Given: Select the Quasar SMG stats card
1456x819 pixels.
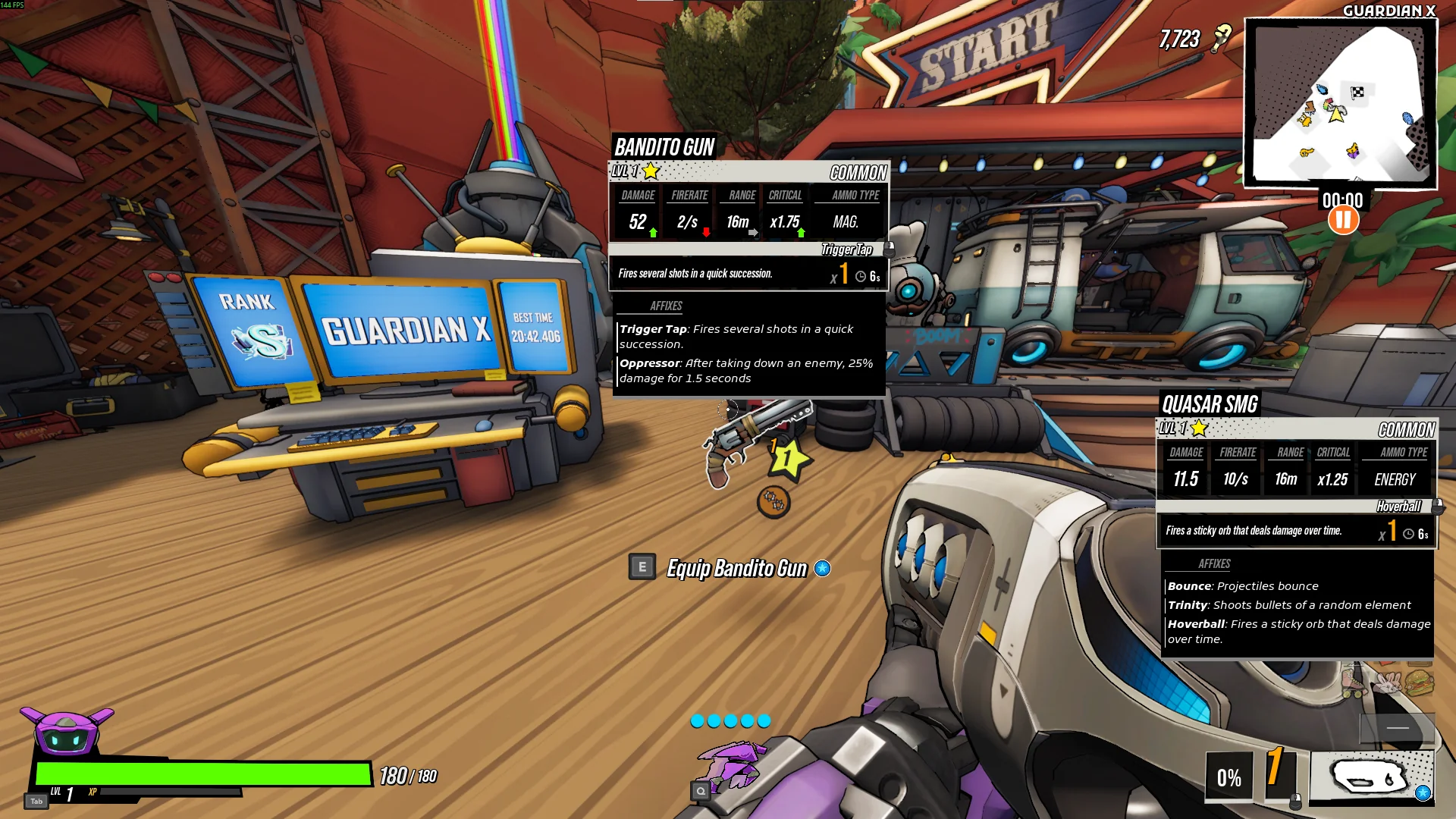Looking at the screenshot, I should (1295, 470).
